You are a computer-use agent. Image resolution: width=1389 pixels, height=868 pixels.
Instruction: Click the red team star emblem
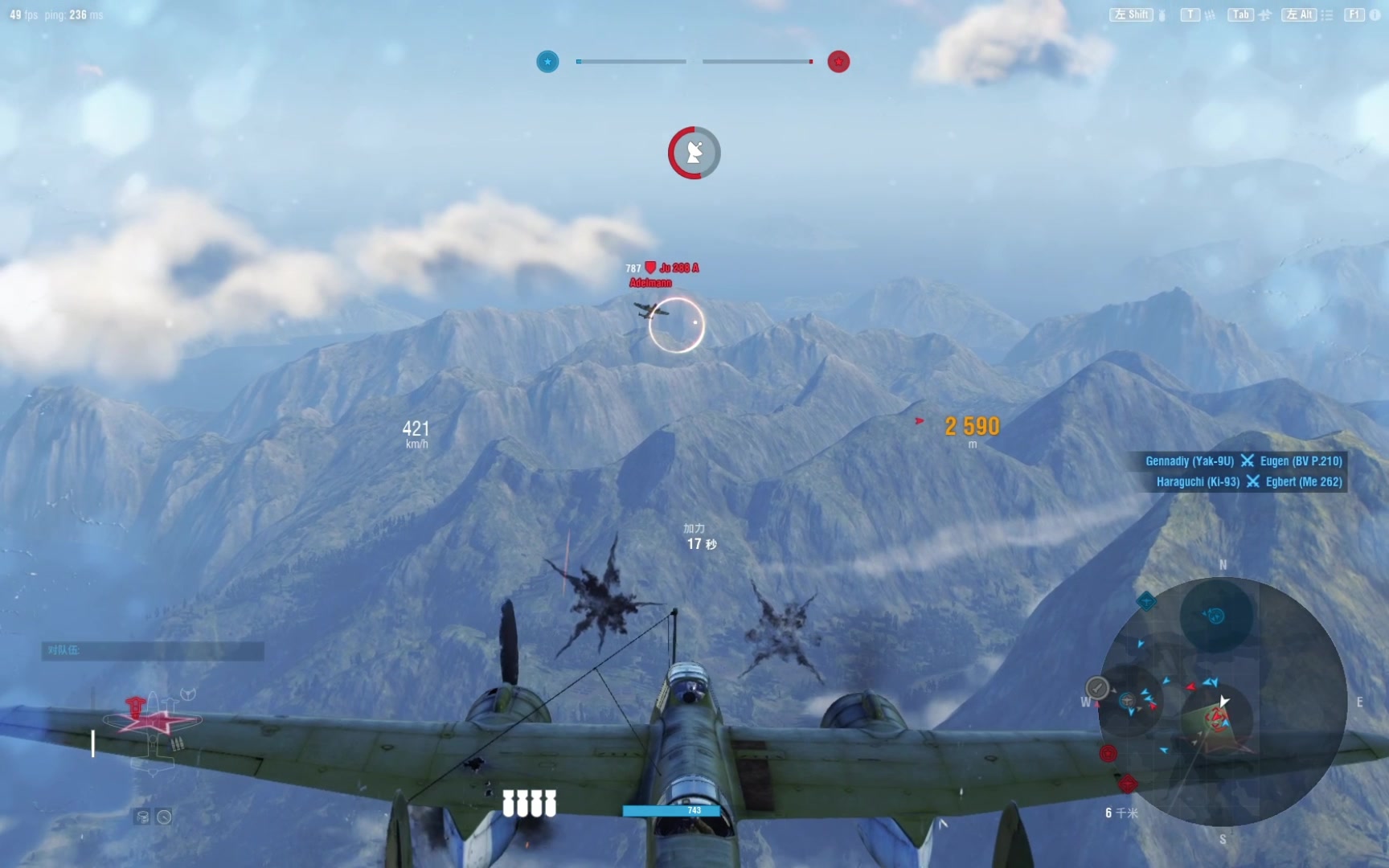(x=838, y=62)
